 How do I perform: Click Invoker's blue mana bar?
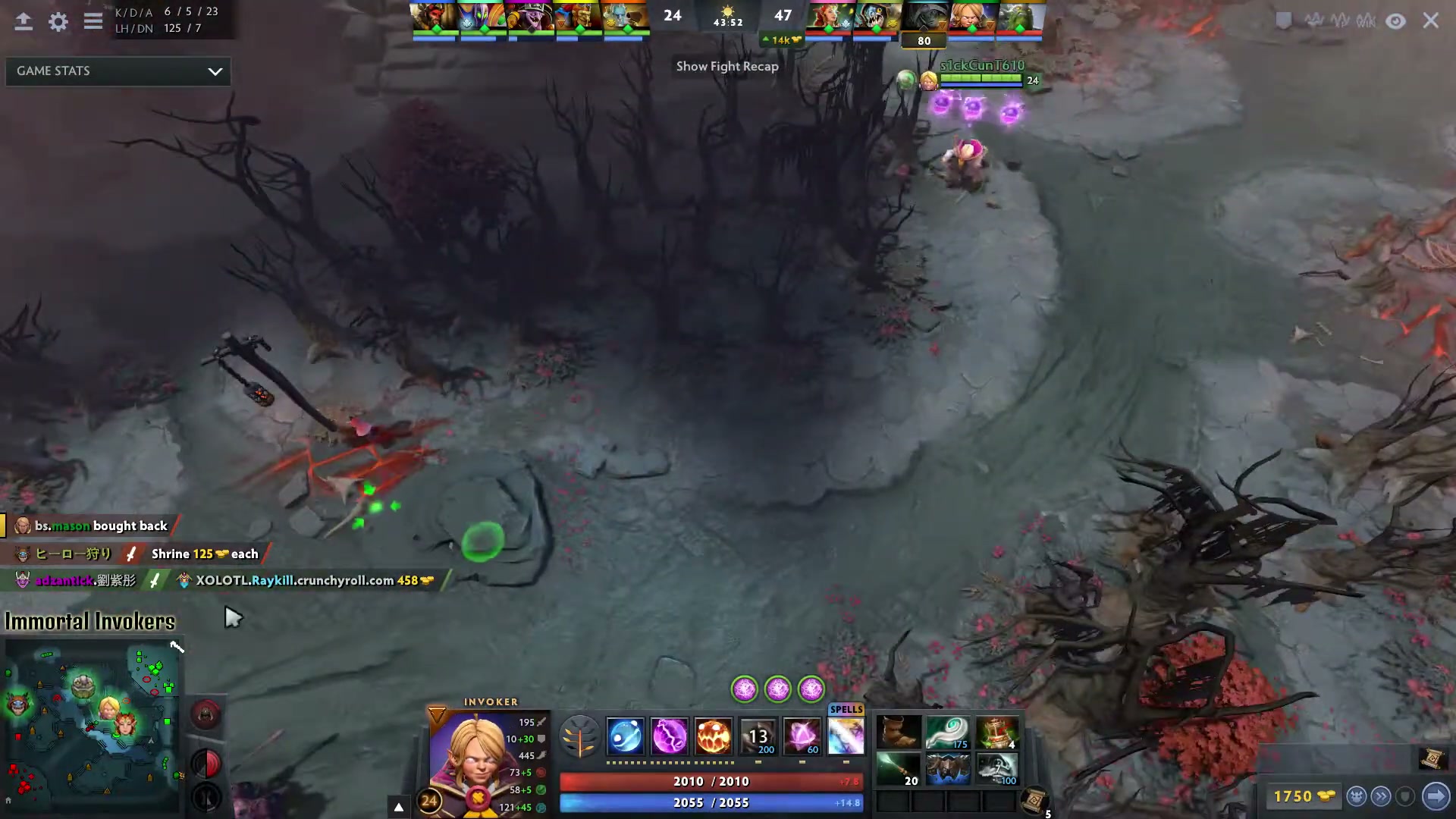(711, 802)
